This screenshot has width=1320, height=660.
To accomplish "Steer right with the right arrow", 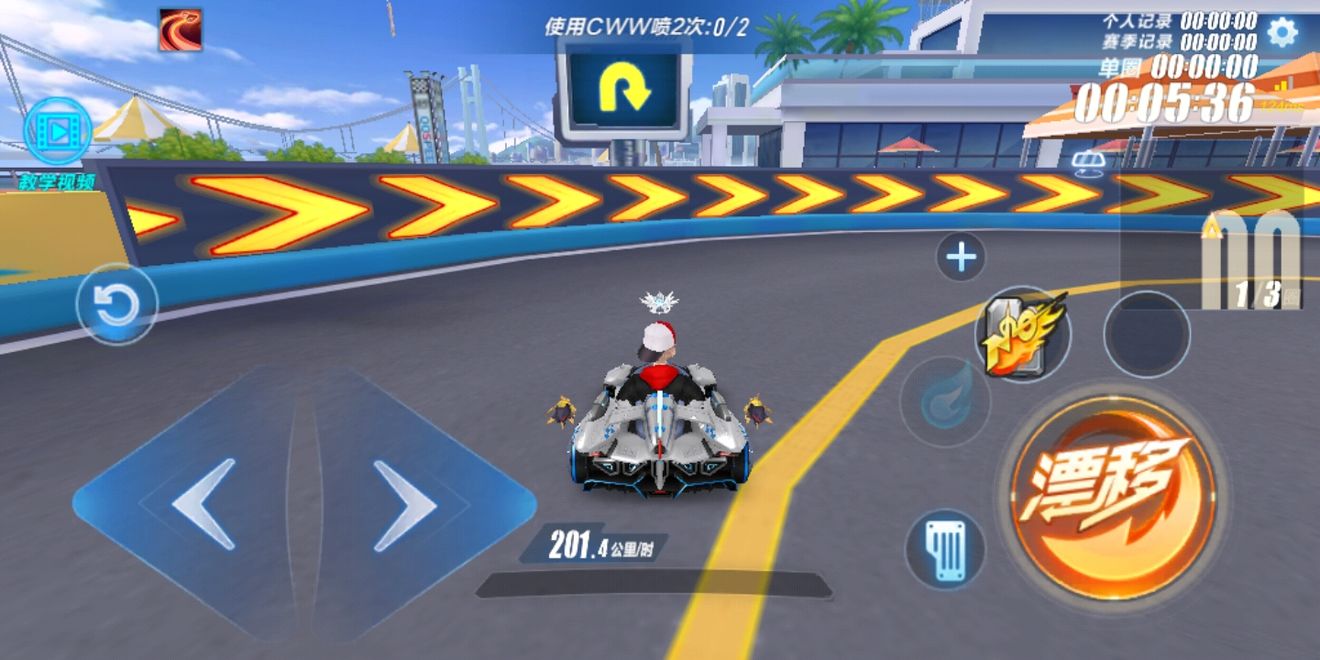I will pyautogui.click(x=404, y=505).
